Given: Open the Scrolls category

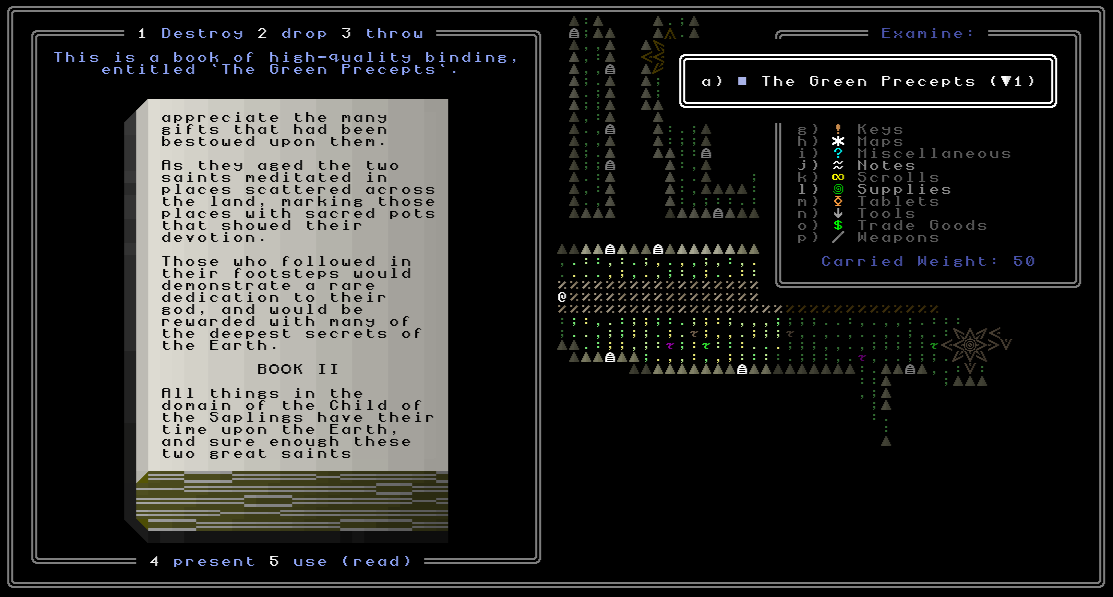Looking at the screenshot, I should (897, 177).
